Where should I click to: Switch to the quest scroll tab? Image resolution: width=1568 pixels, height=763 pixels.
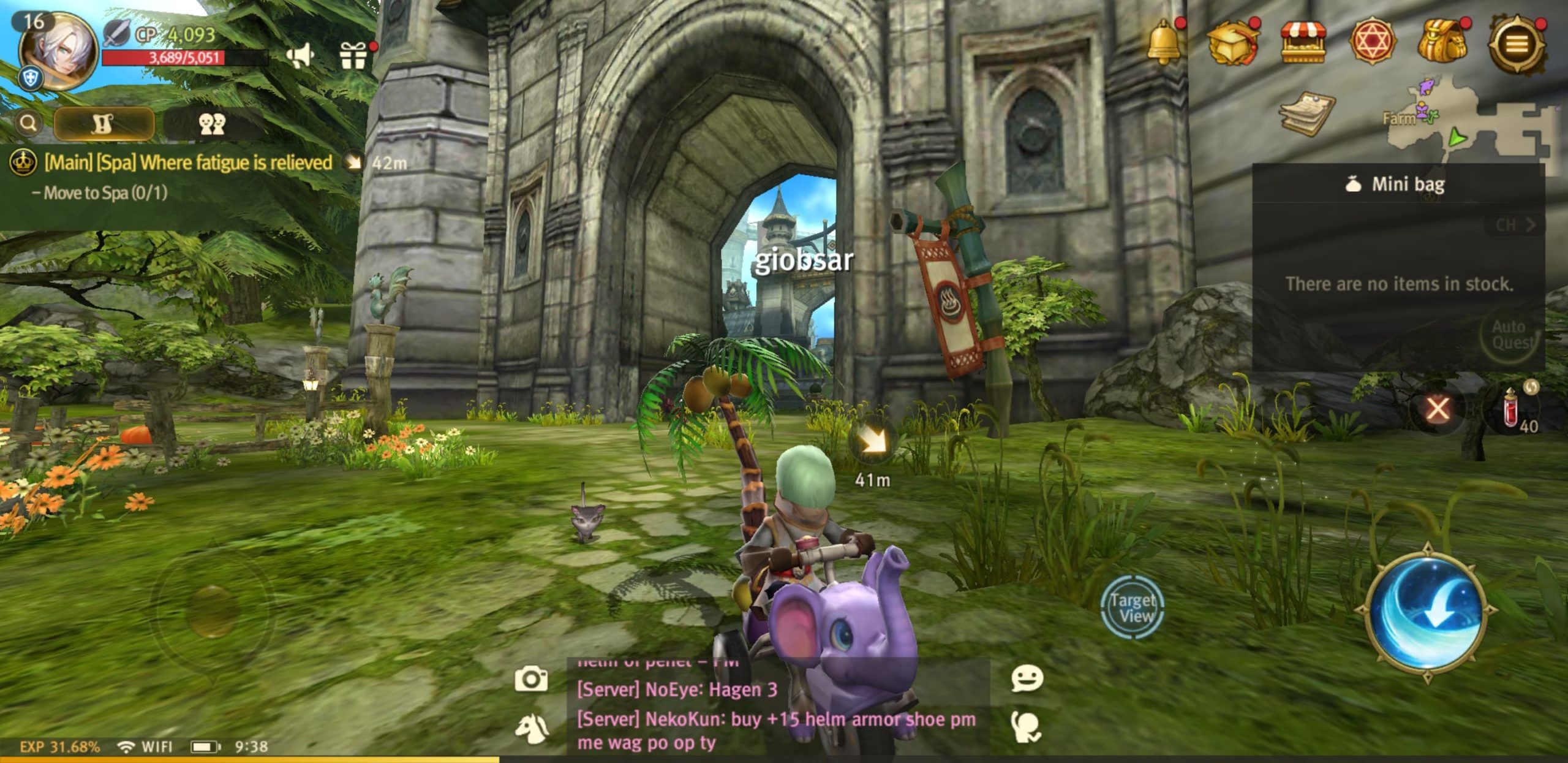pos(104,123)
